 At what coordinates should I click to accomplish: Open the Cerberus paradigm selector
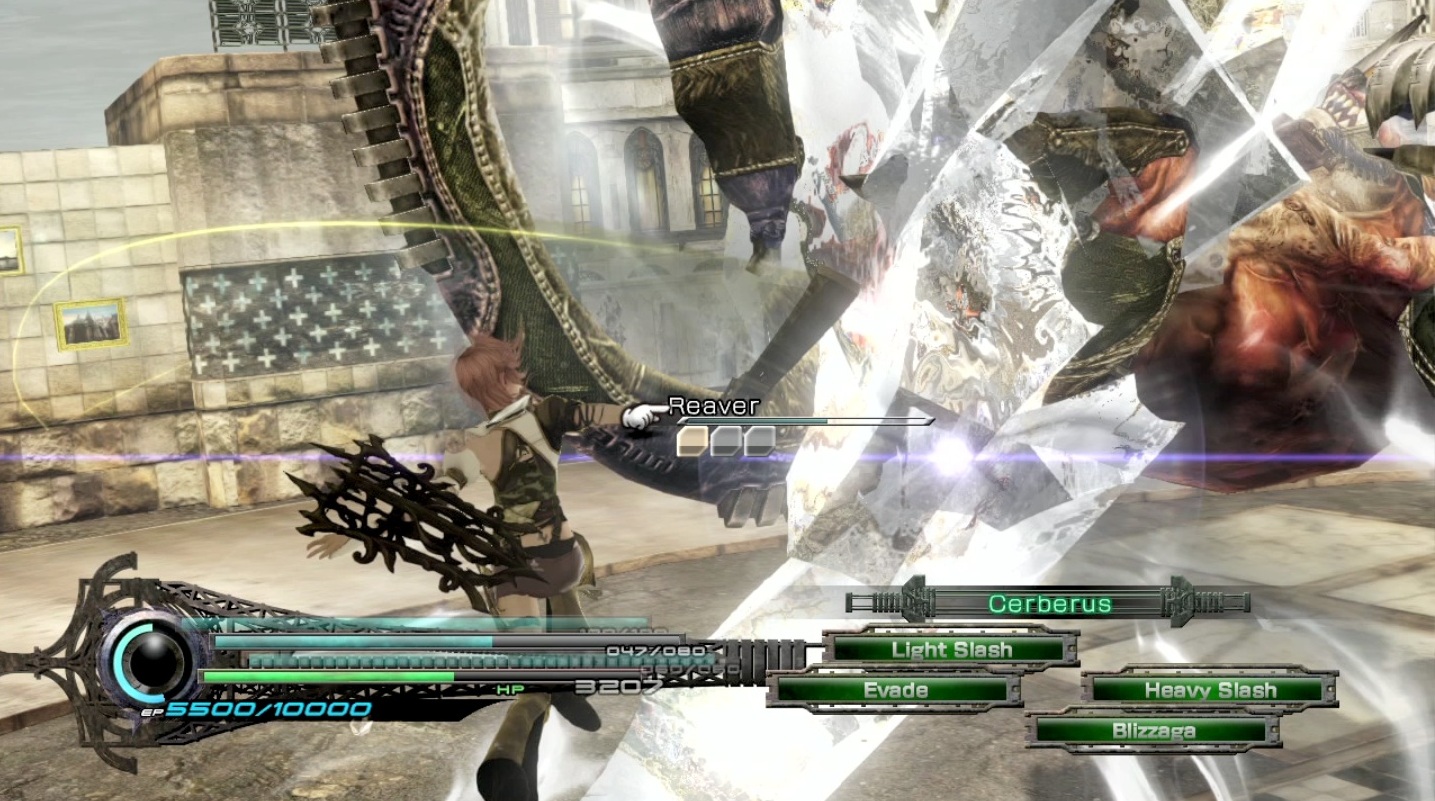click(x=1048, y=602)
